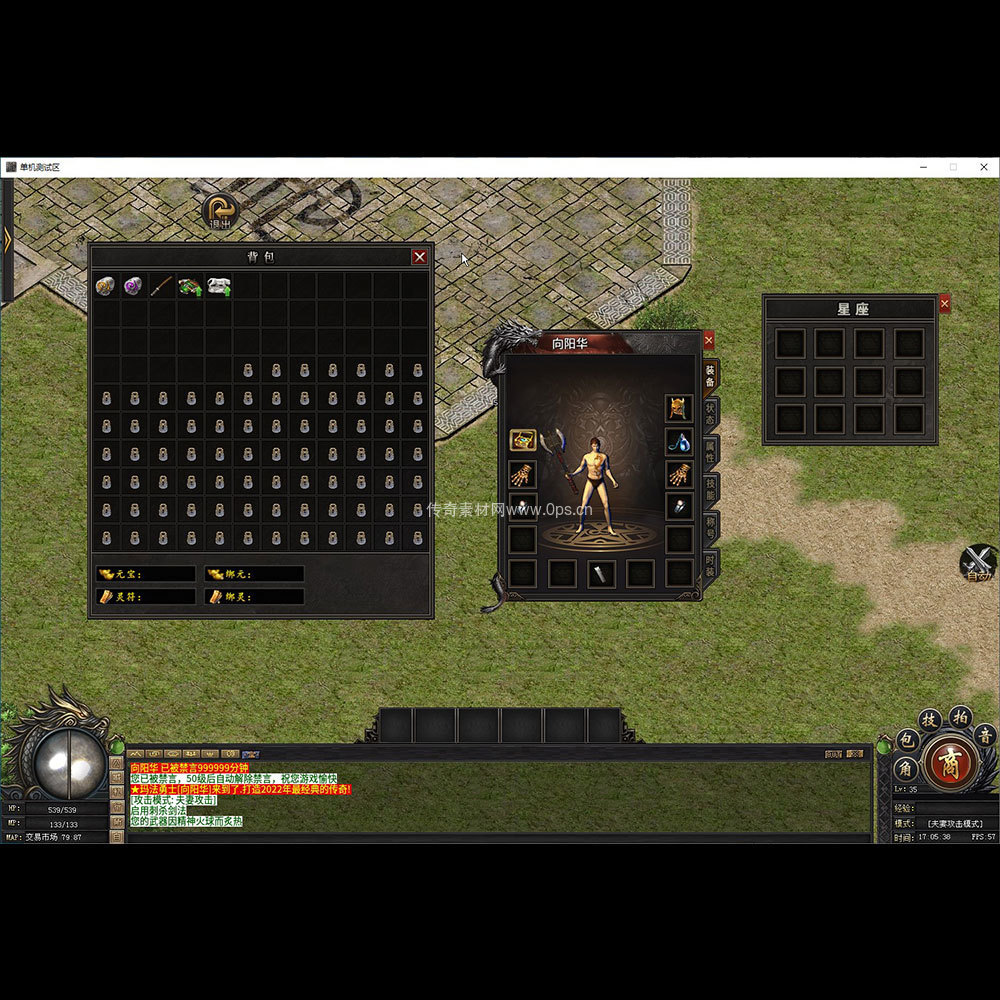The height and width of the screenshot is (1000, 1000).
Task: Close the 星座 constellation window
Action: pos(945,304)
